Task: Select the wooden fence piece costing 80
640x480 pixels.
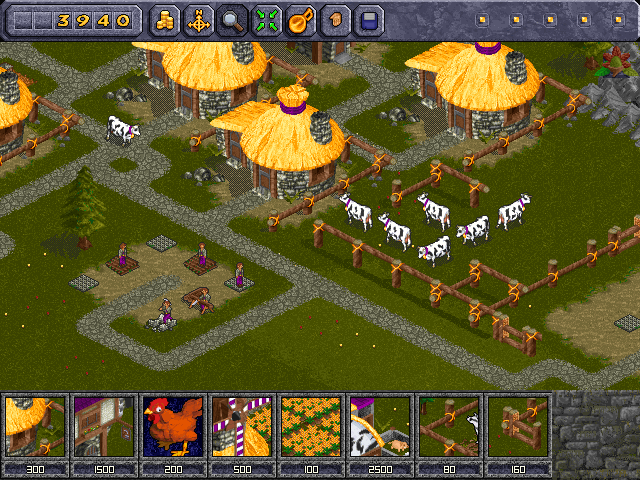Action: pyautogui.click(x=449, y=426)
